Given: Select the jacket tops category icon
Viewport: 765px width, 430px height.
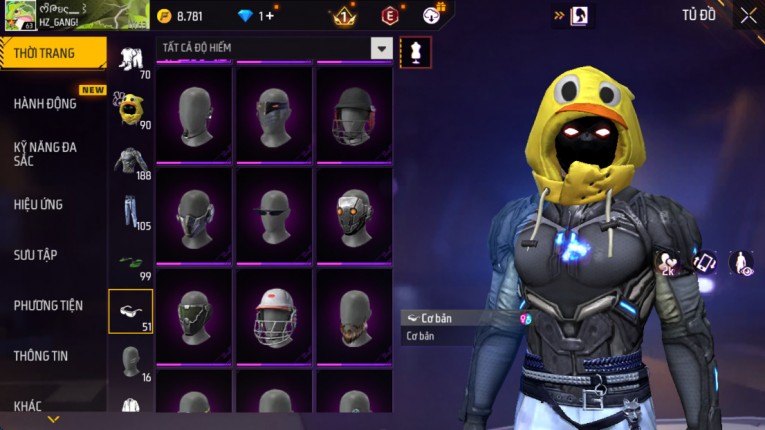Looking at the screenshot, I should click(130, 160).
